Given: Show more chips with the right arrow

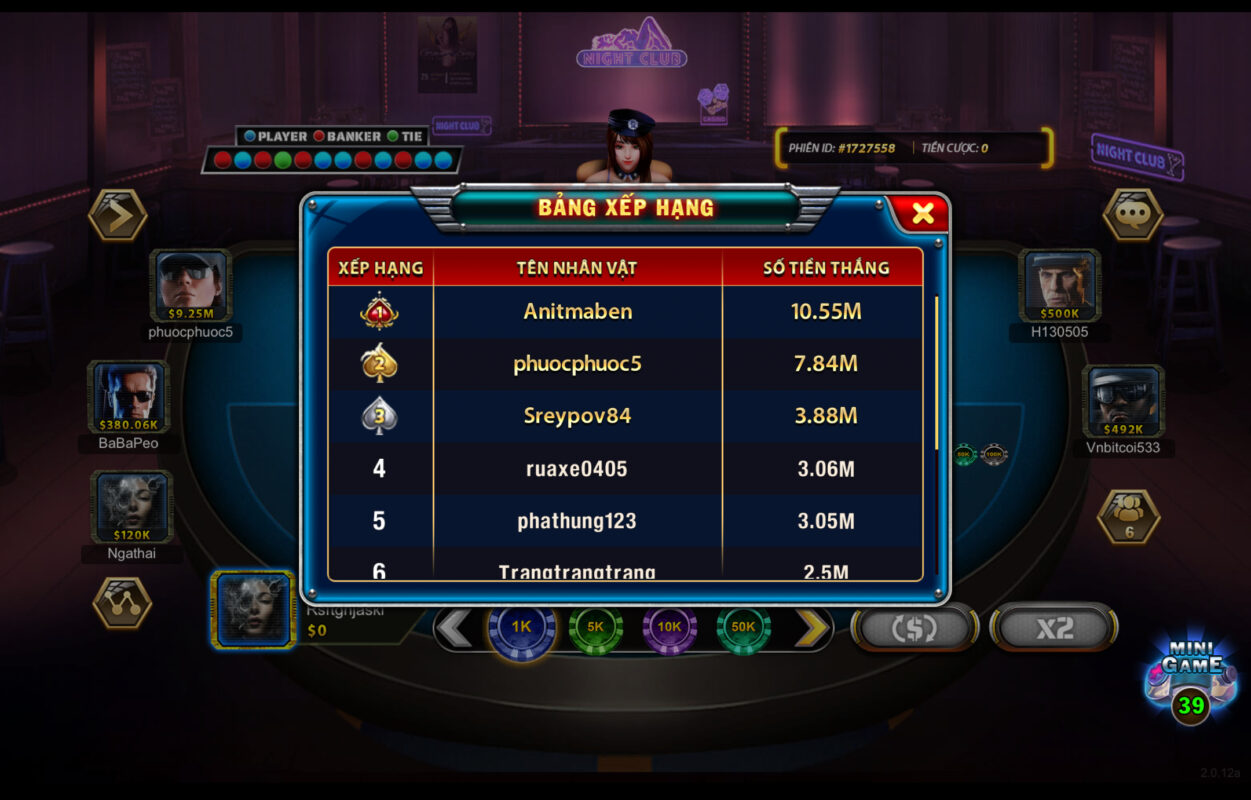Looking at the screenshot, I should [x=812, y=628].
